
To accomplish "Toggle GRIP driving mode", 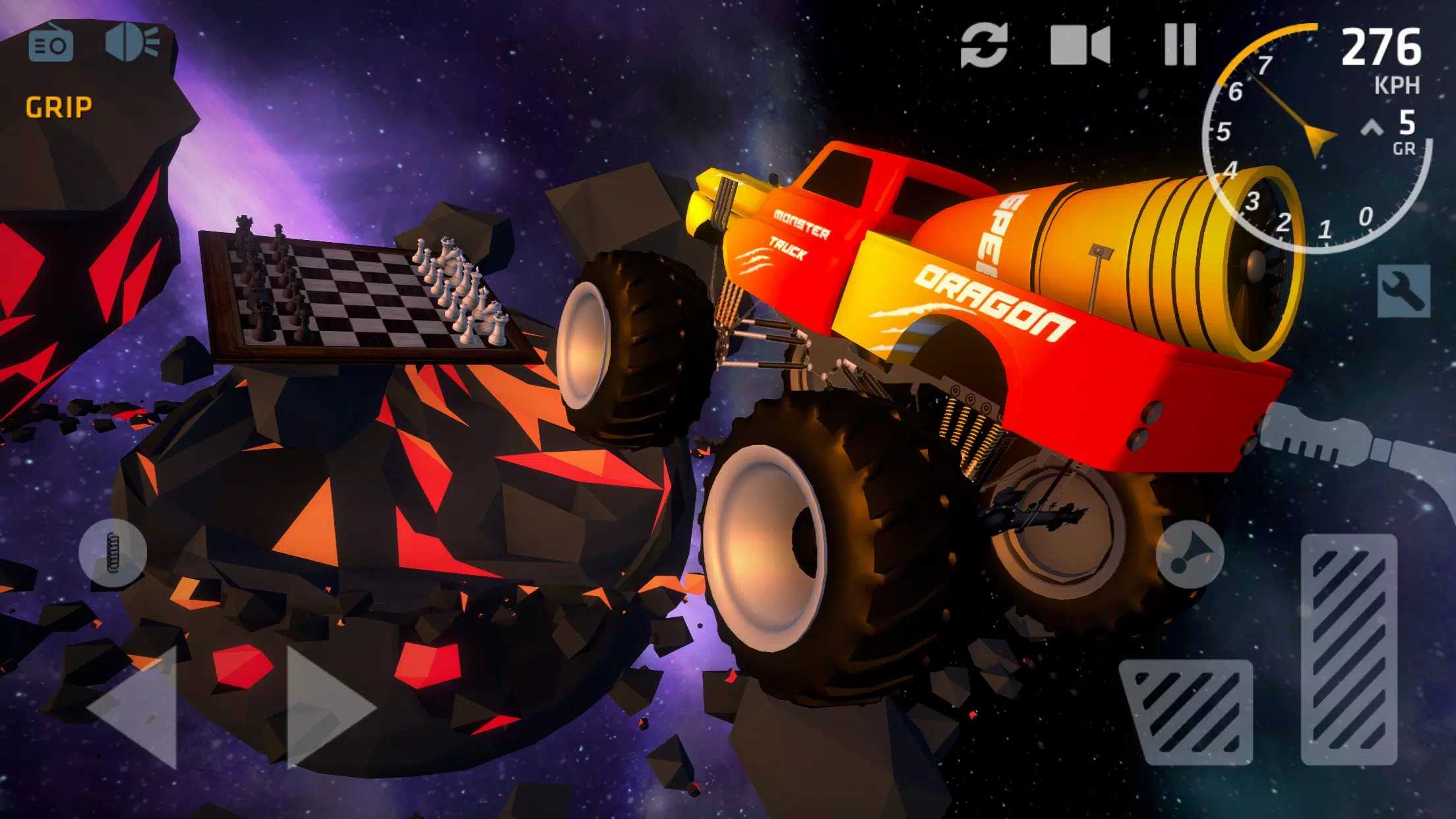I will coord(59,106).
